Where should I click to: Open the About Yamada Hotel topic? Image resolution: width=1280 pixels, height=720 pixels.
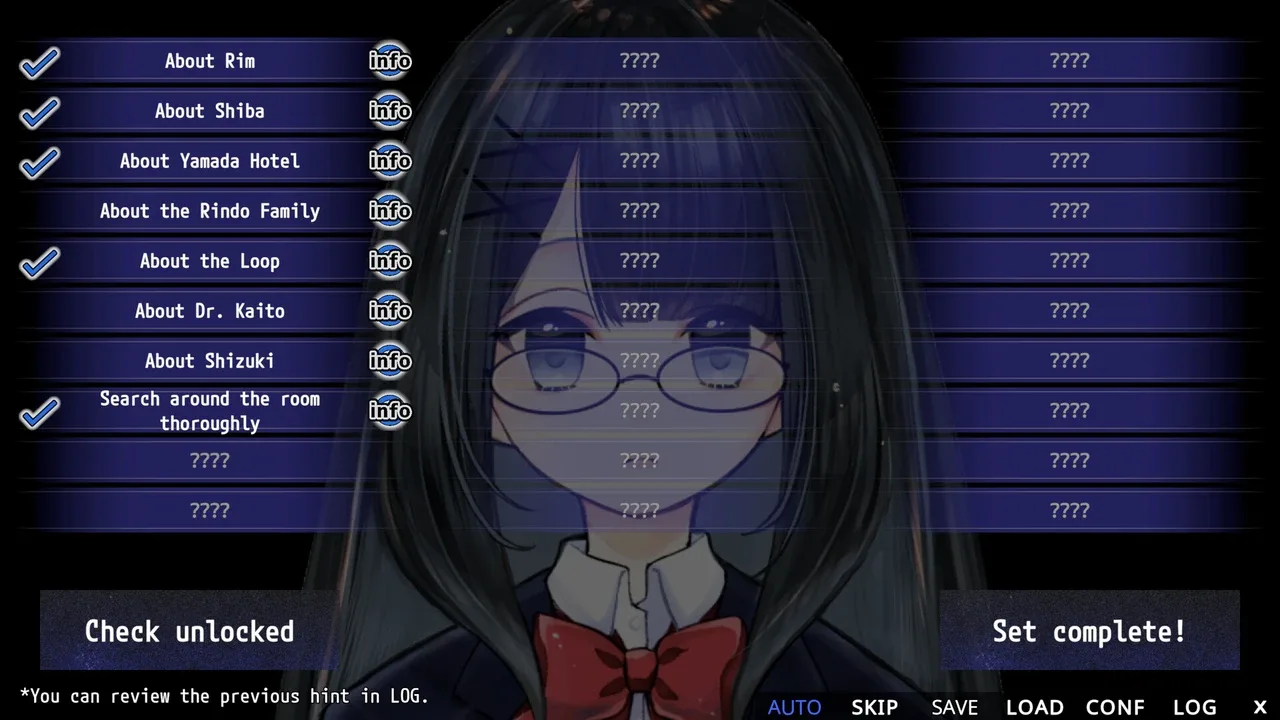pos(210,161)
